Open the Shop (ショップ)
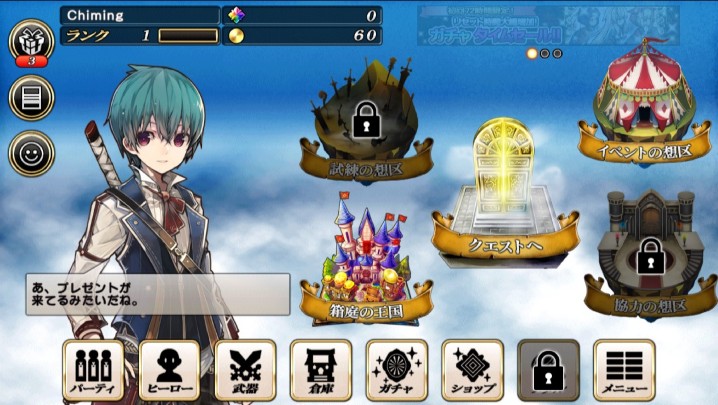The width and height of the screenshot is (718, 405). [472, 371]
